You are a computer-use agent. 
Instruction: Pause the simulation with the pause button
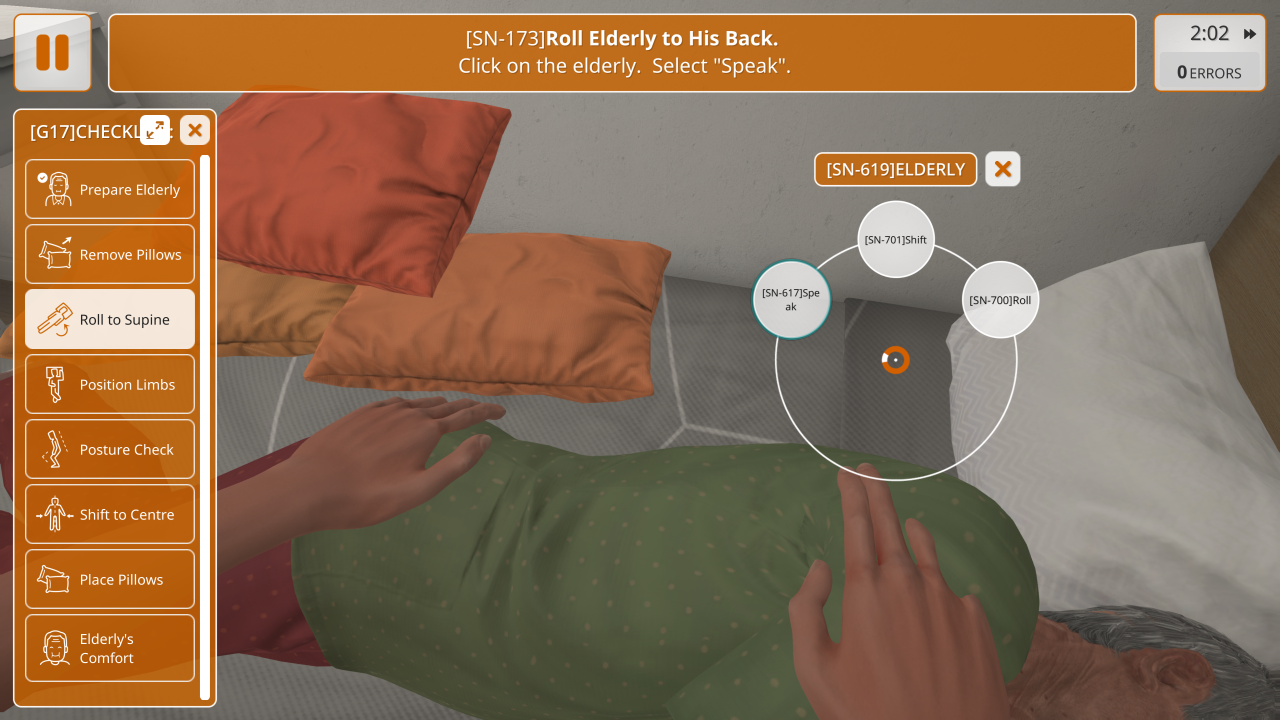pyautogui.click(x=52, y=52)
